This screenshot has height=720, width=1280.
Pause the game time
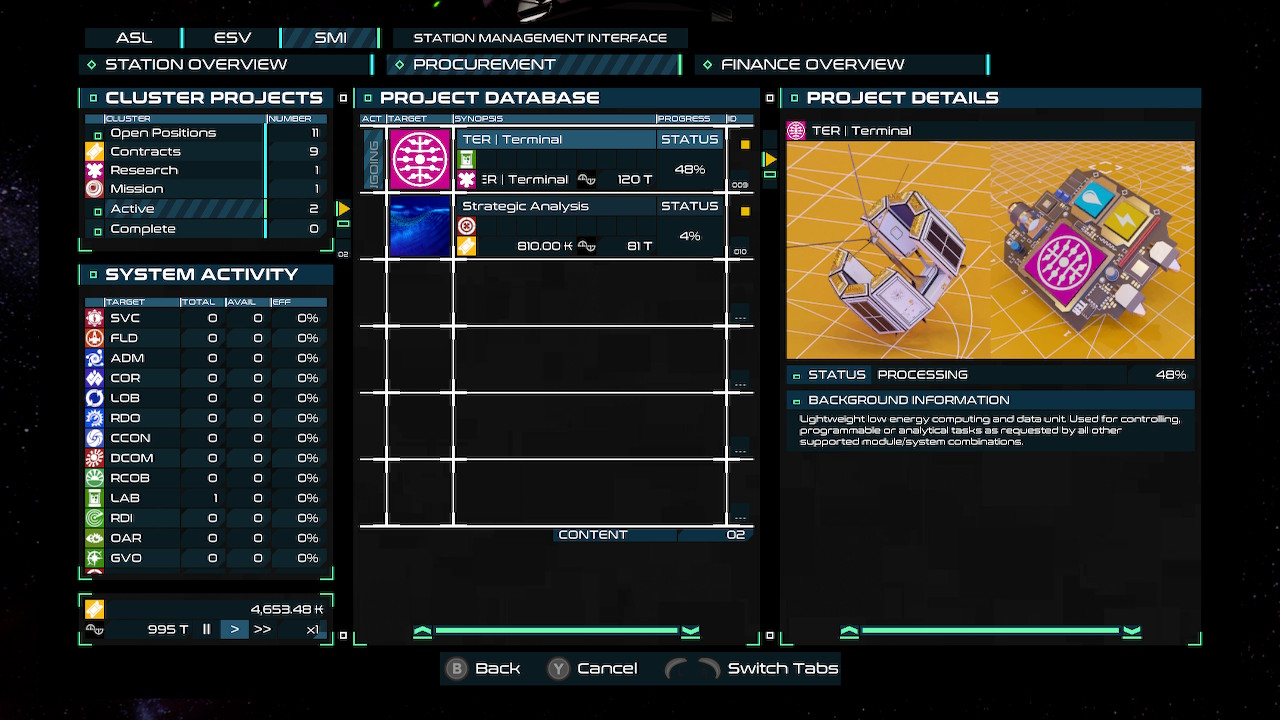click(207, 629)
